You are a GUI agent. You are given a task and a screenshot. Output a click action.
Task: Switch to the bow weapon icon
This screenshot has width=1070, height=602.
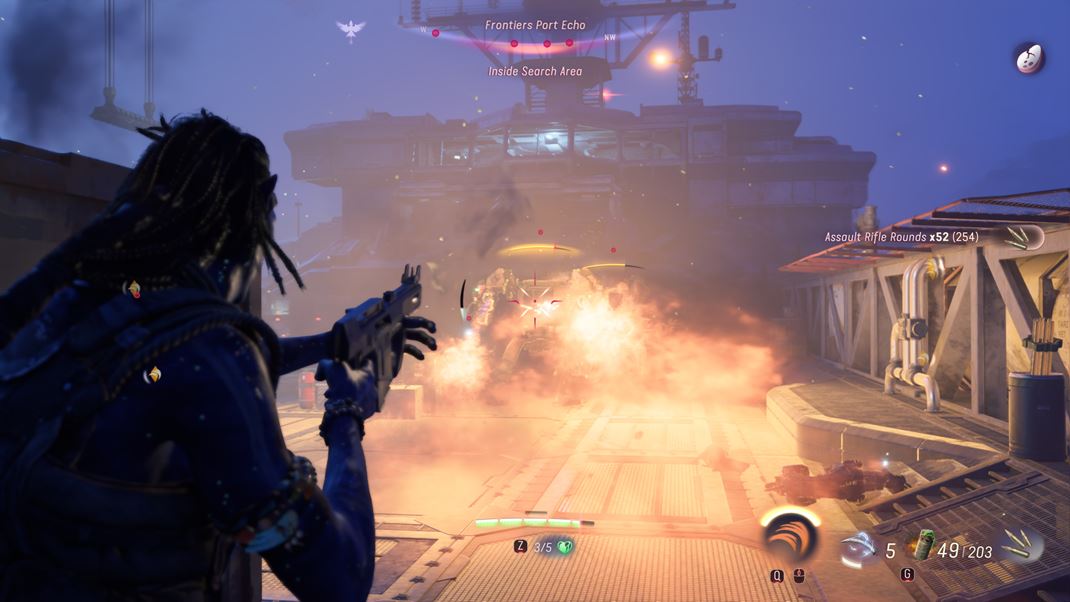858,547
